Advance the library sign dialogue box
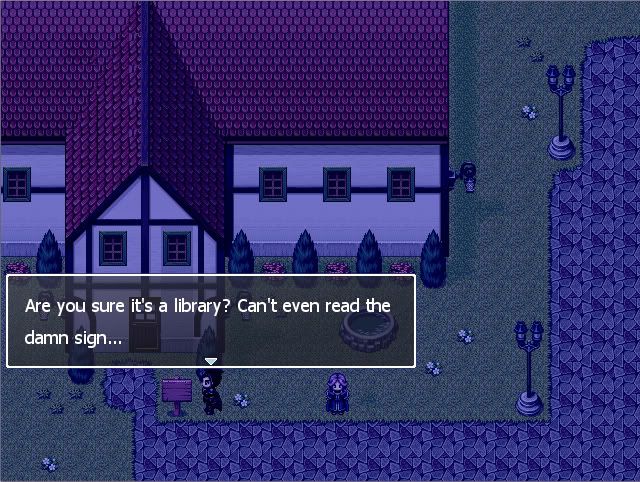Screen dimensions: 640x482 [x=211, y=321]
